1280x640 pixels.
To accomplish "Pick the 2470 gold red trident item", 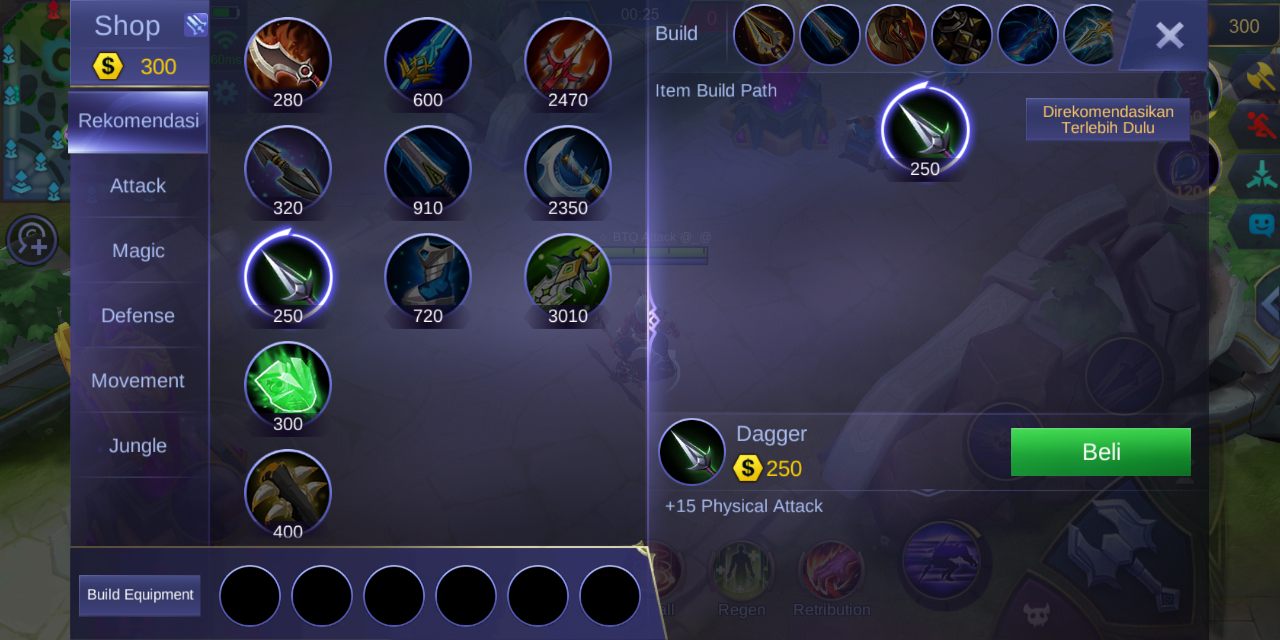I will pos(568,60).
